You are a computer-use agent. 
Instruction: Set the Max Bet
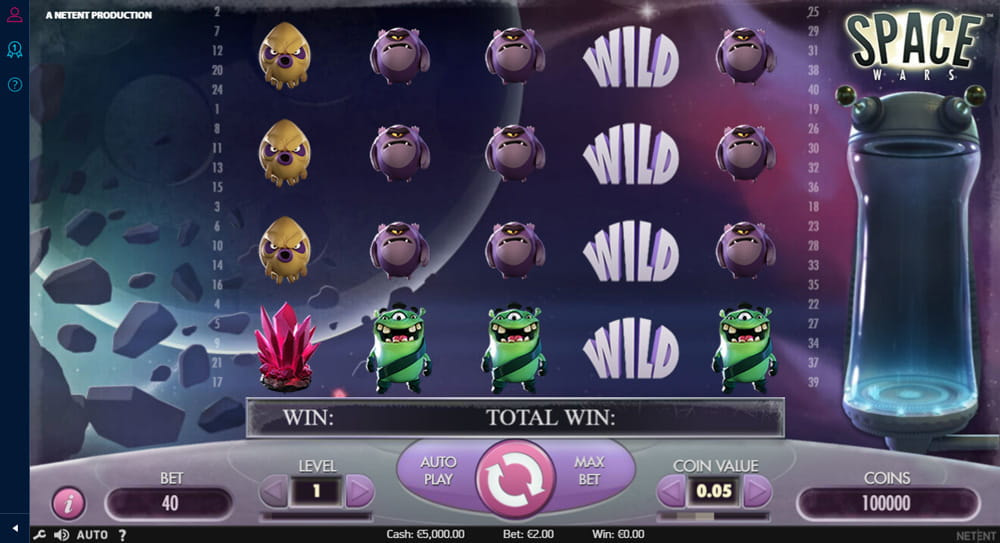[591, 471]
